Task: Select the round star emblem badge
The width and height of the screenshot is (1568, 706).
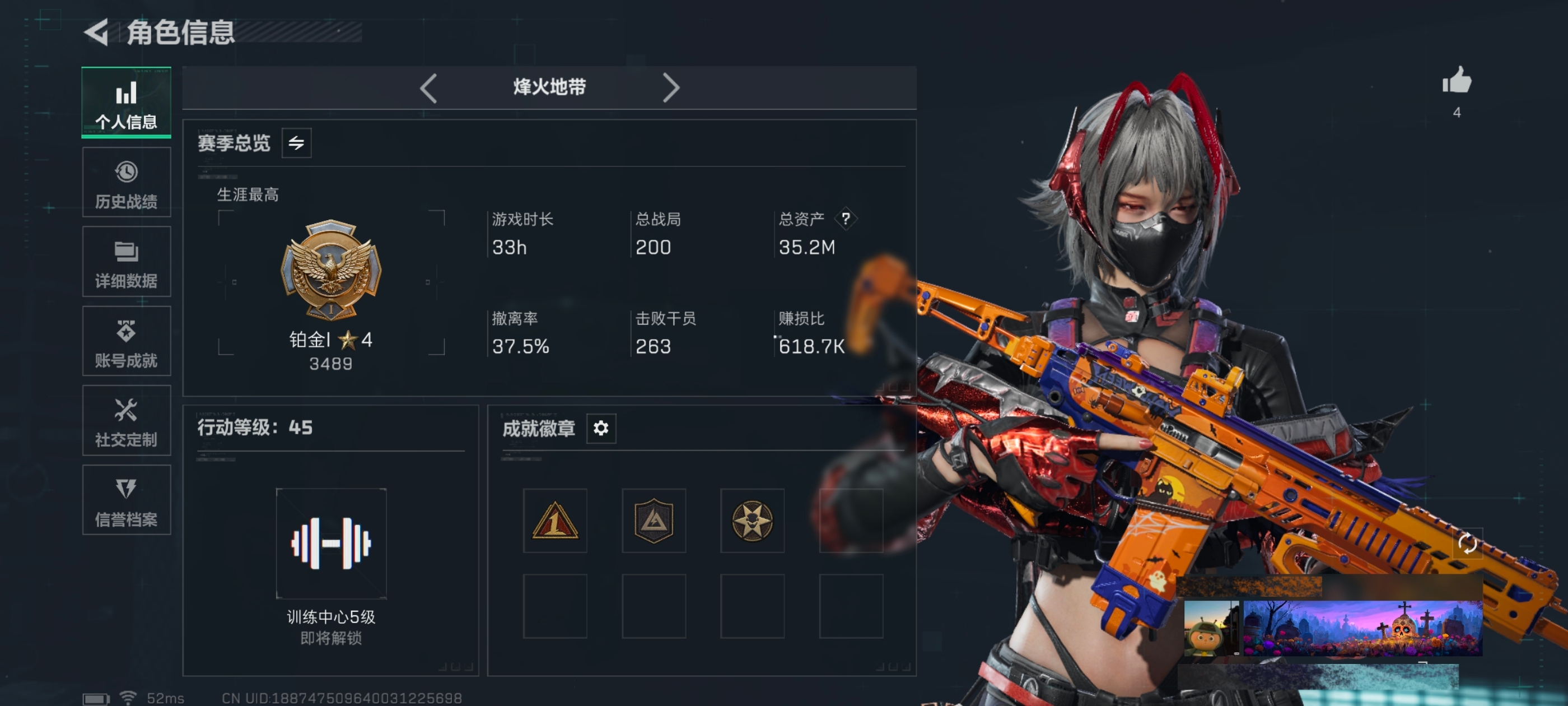Action: (752, 521)
